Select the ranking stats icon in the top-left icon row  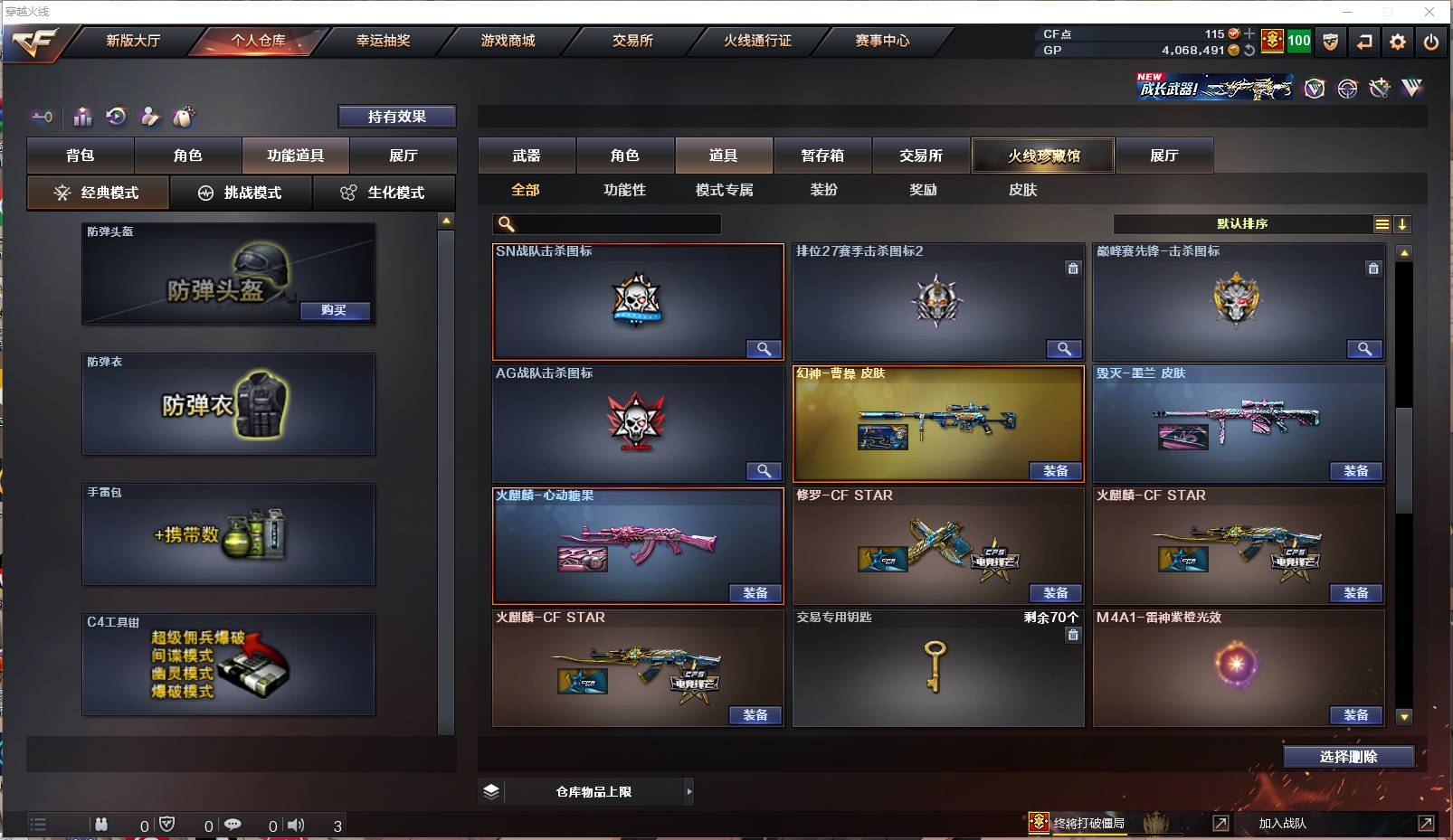(81, 117)
